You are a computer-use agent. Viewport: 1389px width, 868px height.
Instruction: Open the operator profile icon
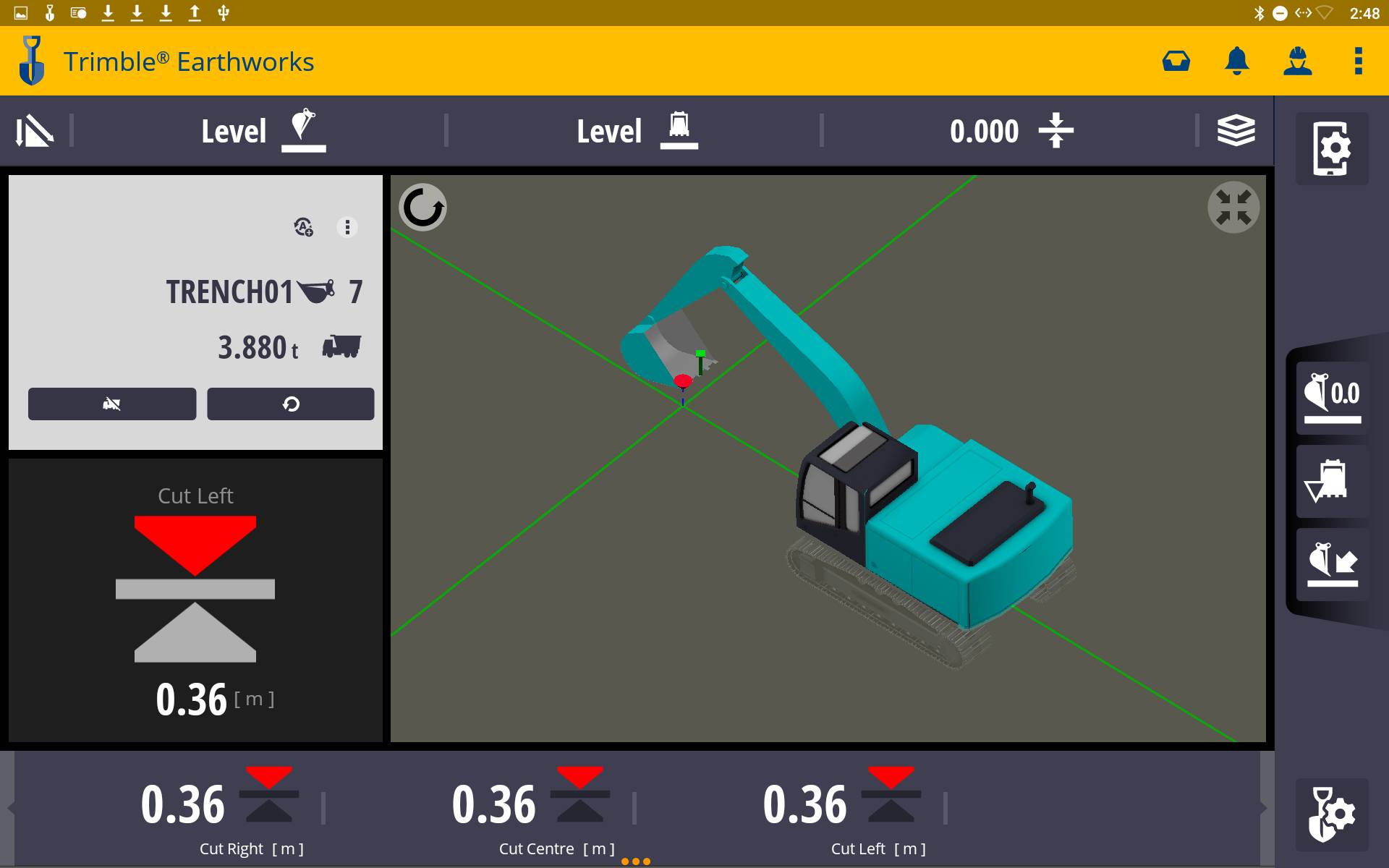pyautogui.click(x=1299, y=61)
